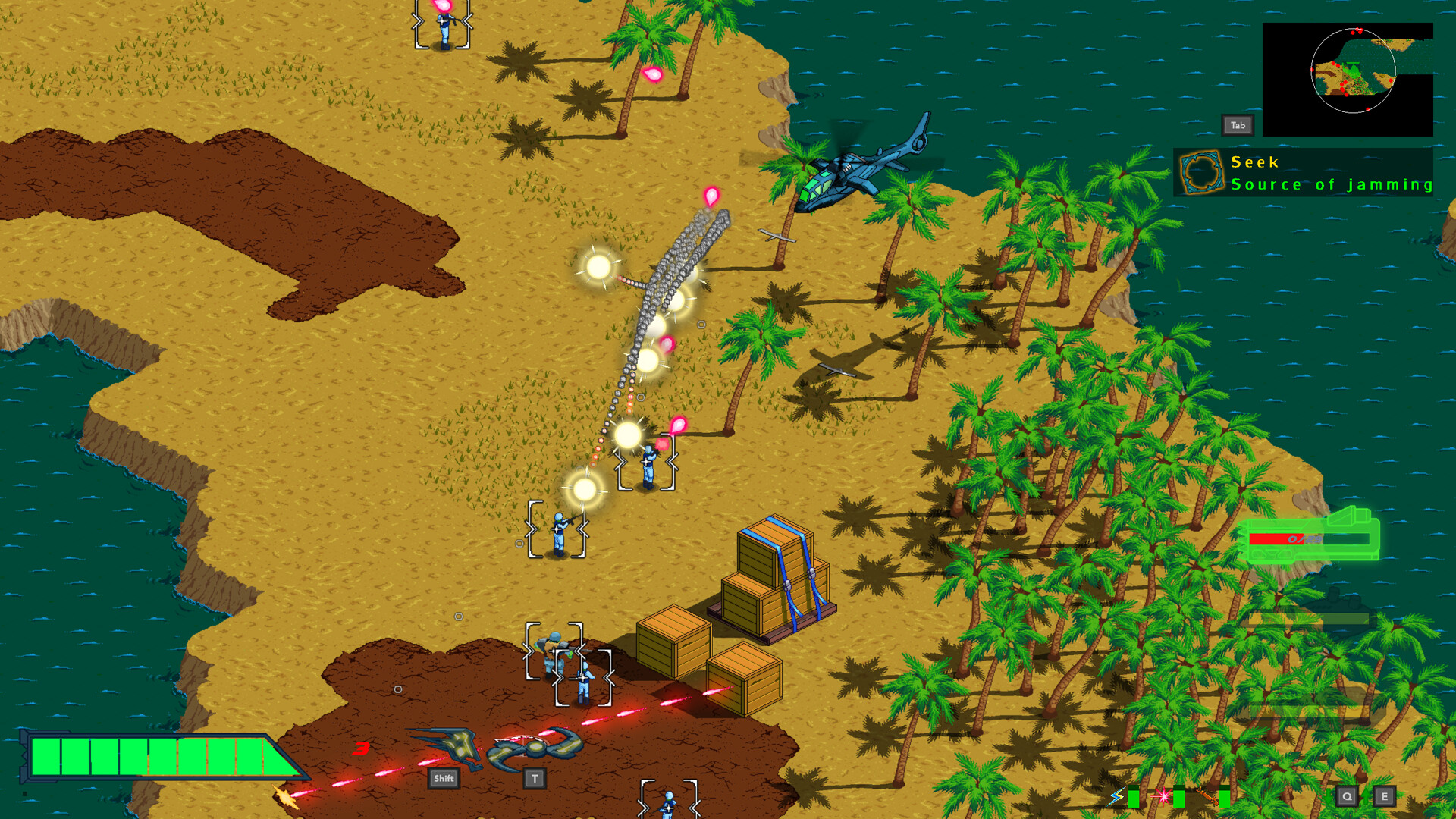Click the Q hotkey icon
This screenshot has height=819, width=1456.
[x=1348, y=796]
